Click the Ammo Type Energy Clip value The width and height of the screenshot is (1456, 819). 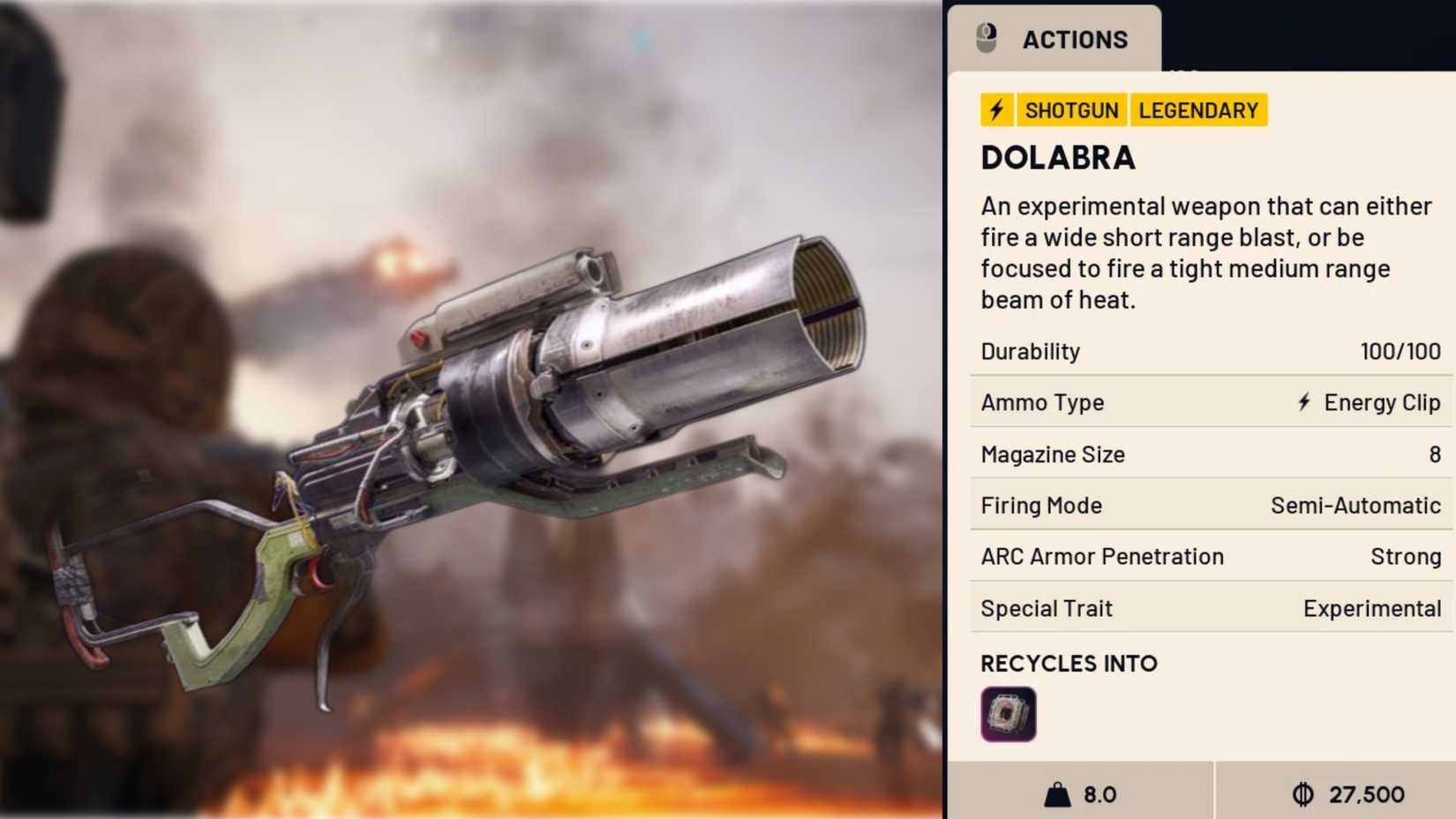tap(1367, 402)
